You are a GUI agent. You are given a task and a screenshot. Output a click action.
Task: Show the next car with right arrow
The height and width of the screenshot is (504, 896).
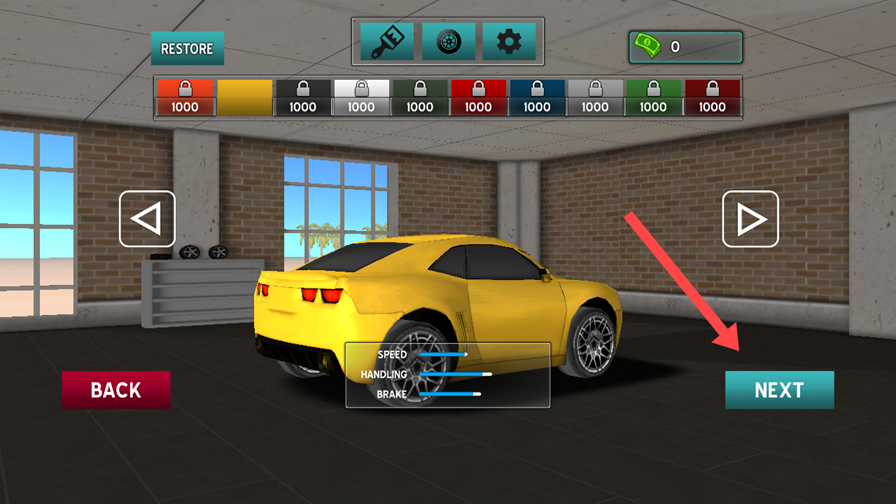click(750, 219)
